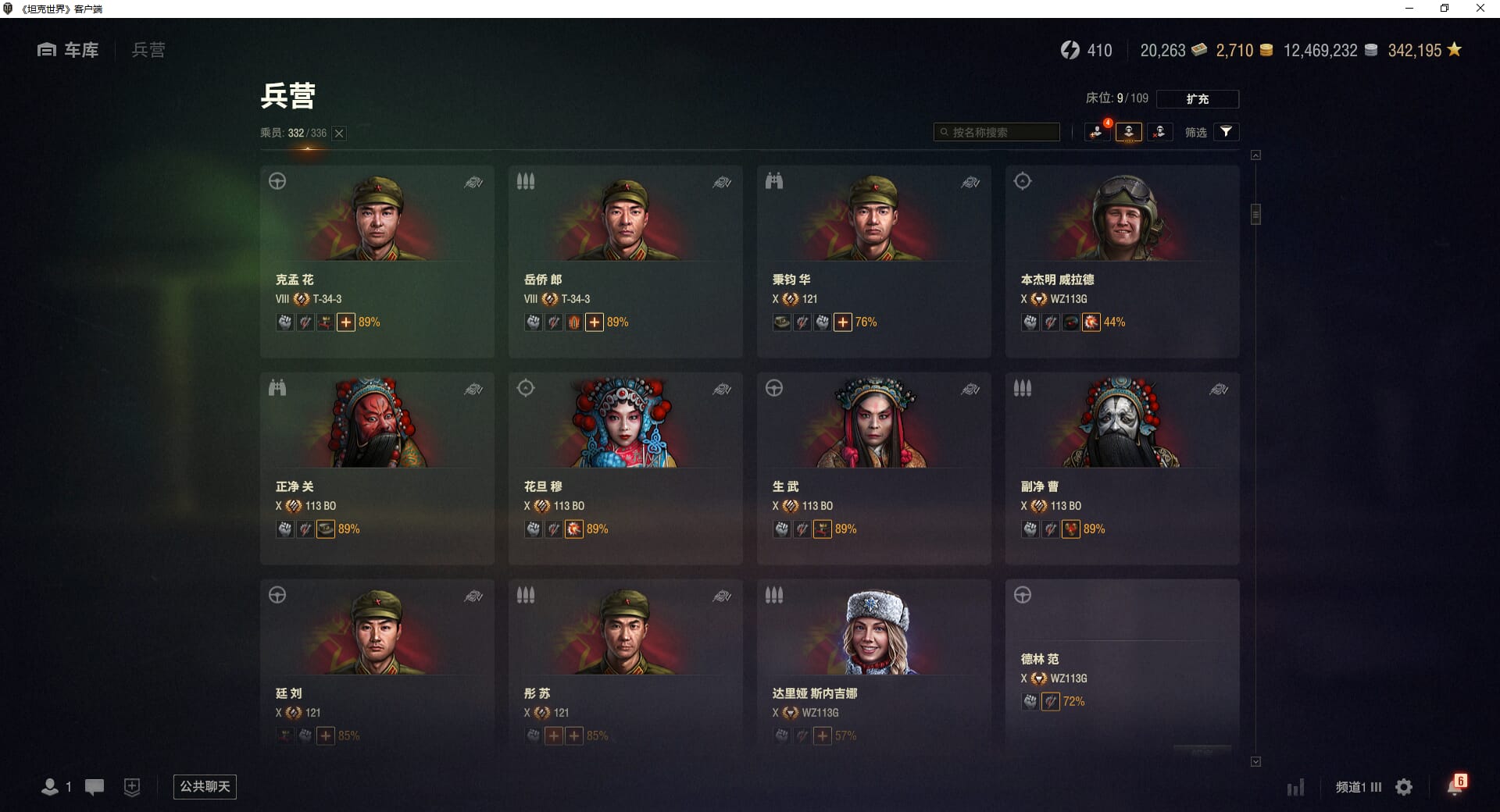Open the 德林 范 crew card

pos(1122,664)
